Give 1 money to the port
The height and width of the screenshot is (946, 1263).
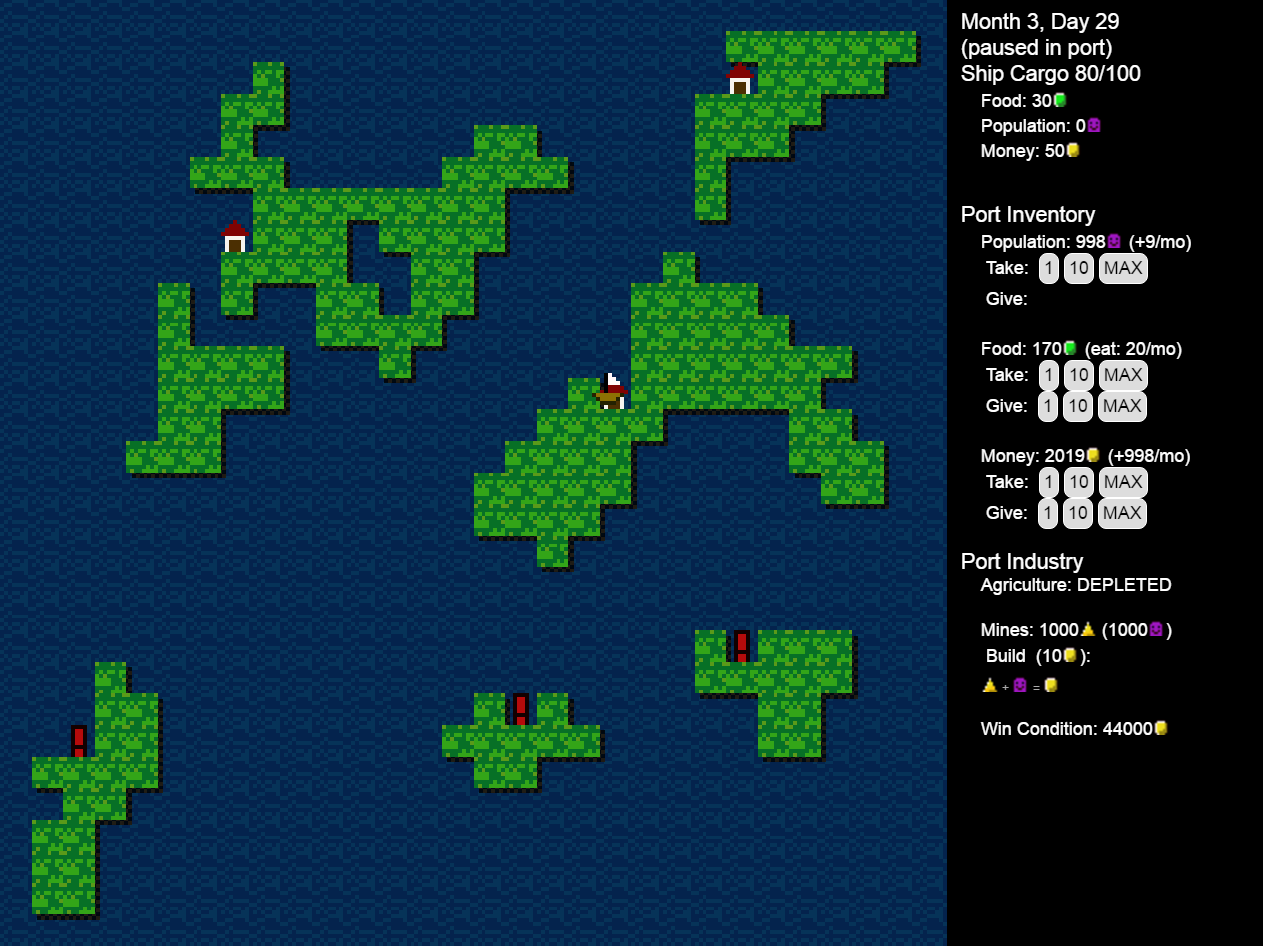[x=1048, y=513]
